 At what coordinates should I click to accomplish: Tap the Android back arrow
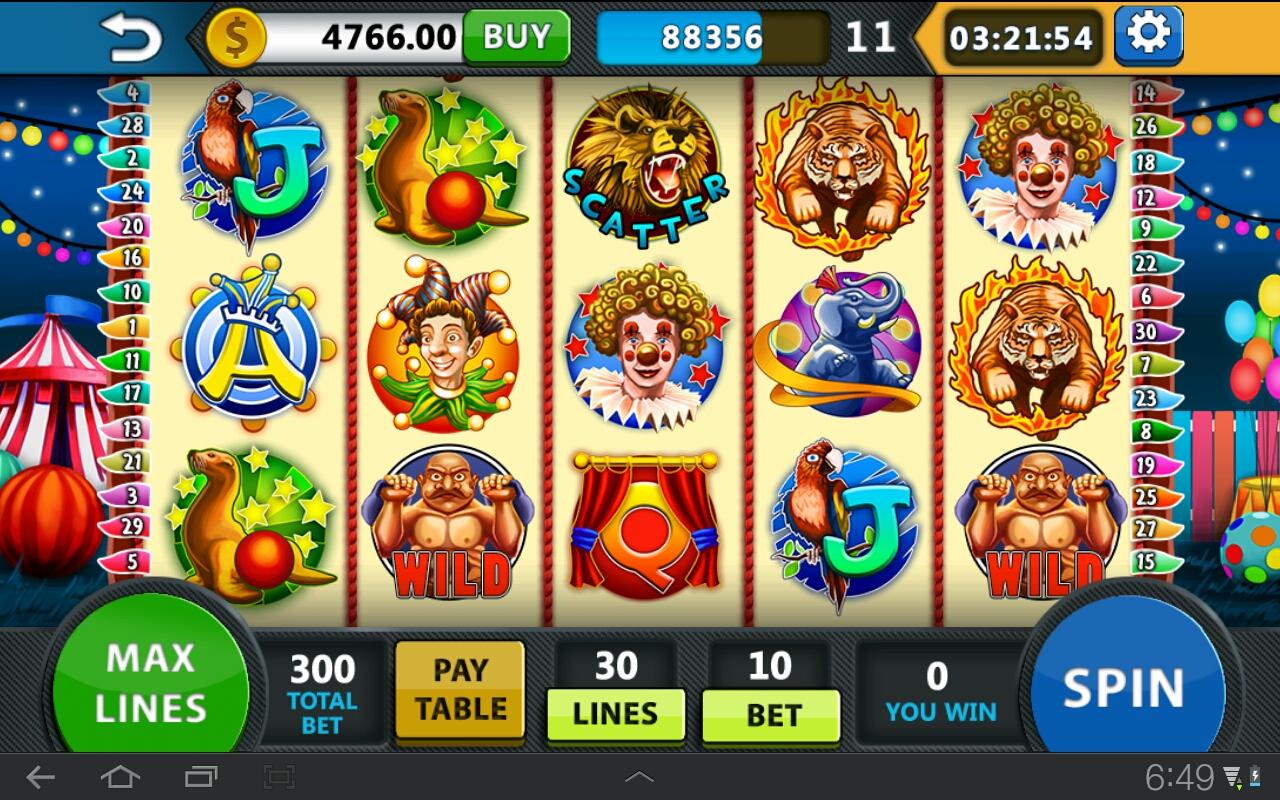coord(40,777)
